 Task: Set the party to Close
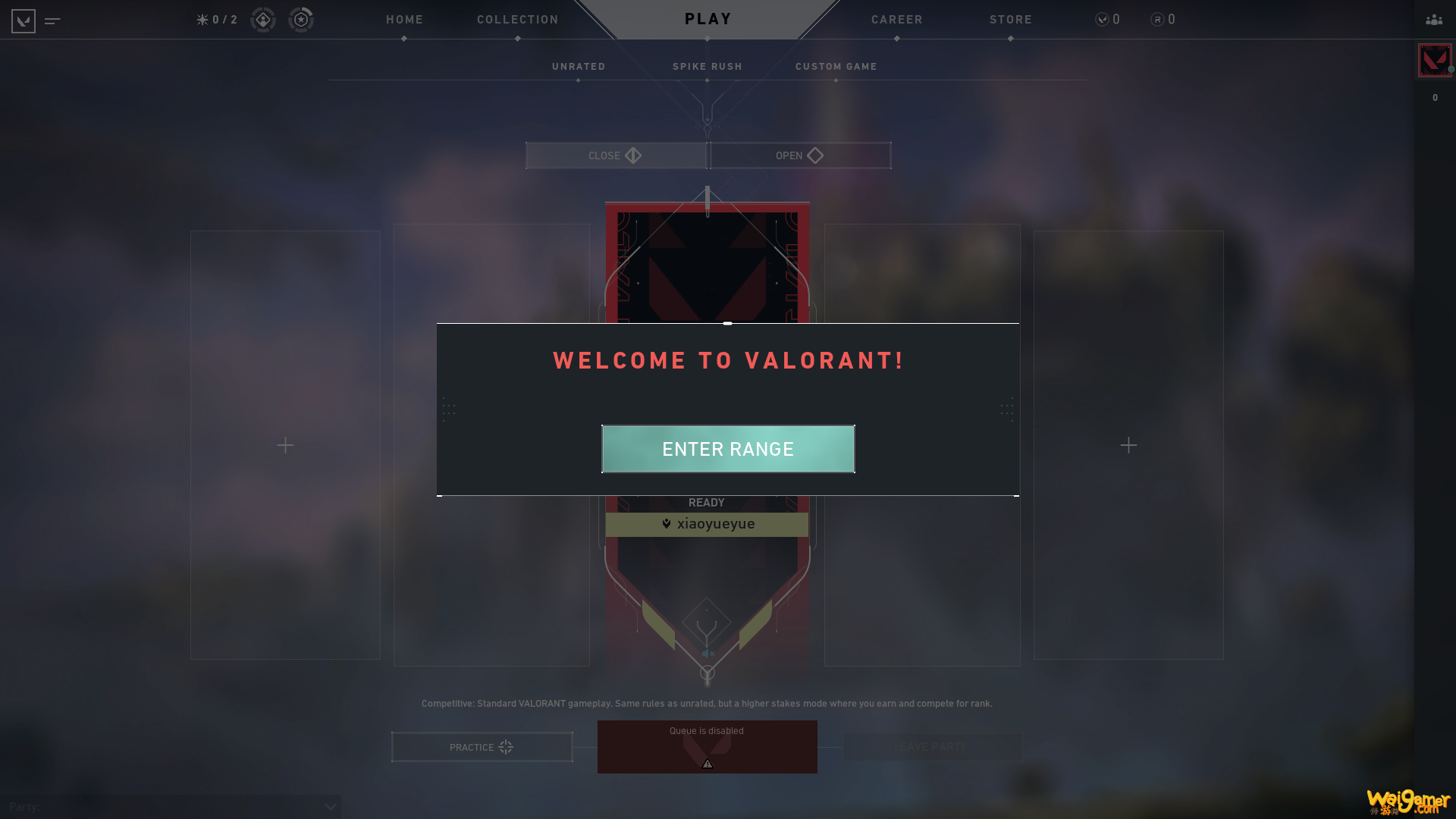pos(616,155)
